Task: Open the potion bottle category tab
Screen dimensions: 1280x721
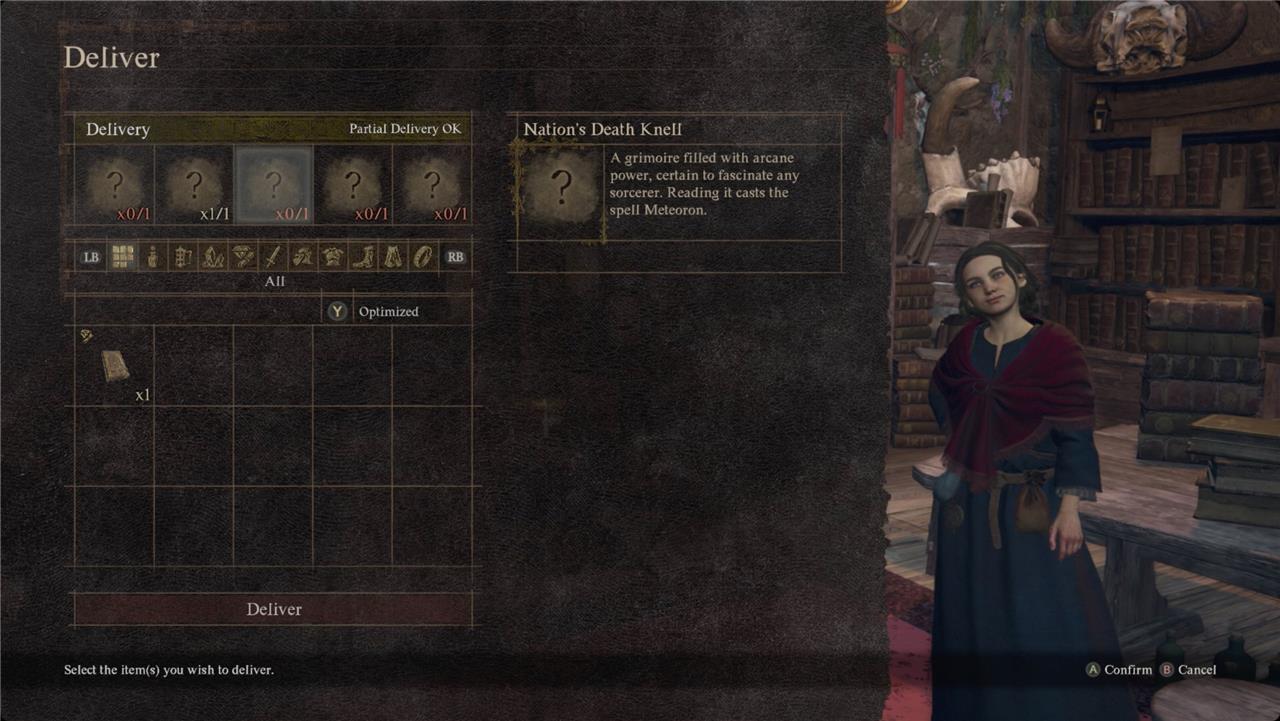Action: [x=152, y=257]
